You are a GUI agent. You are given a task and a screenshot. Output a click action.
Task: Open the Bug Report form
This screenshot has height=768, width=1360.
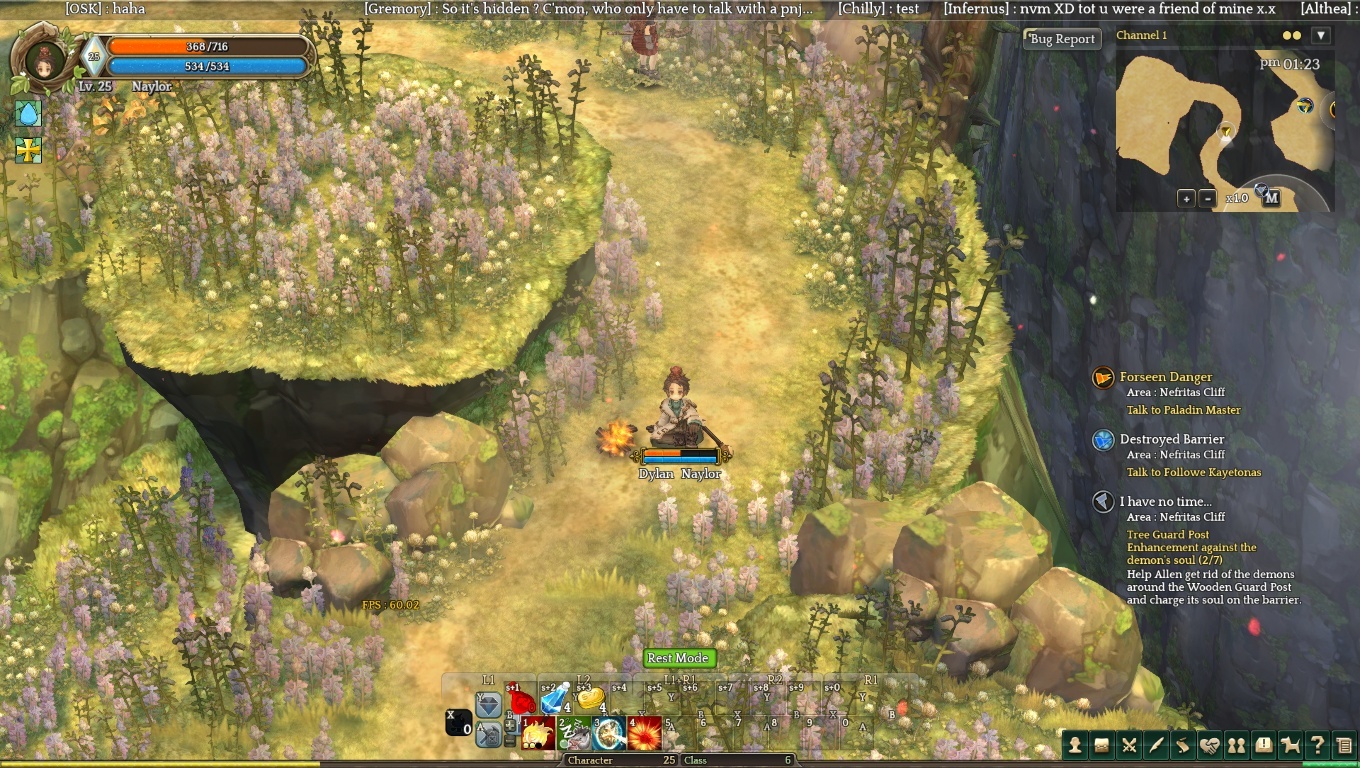(1062, 39)
